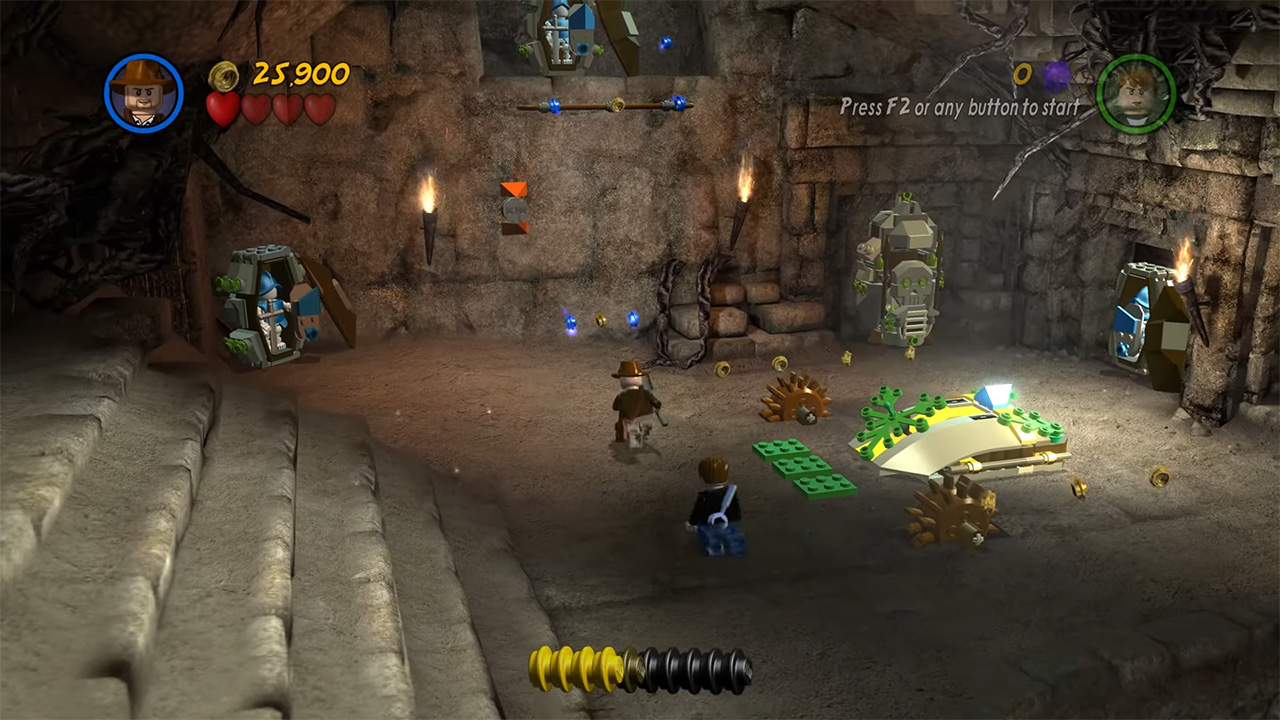Click the first red heart in Indy's health row
This screenshot has width=1280, height=720.
[x=222, y=106]
